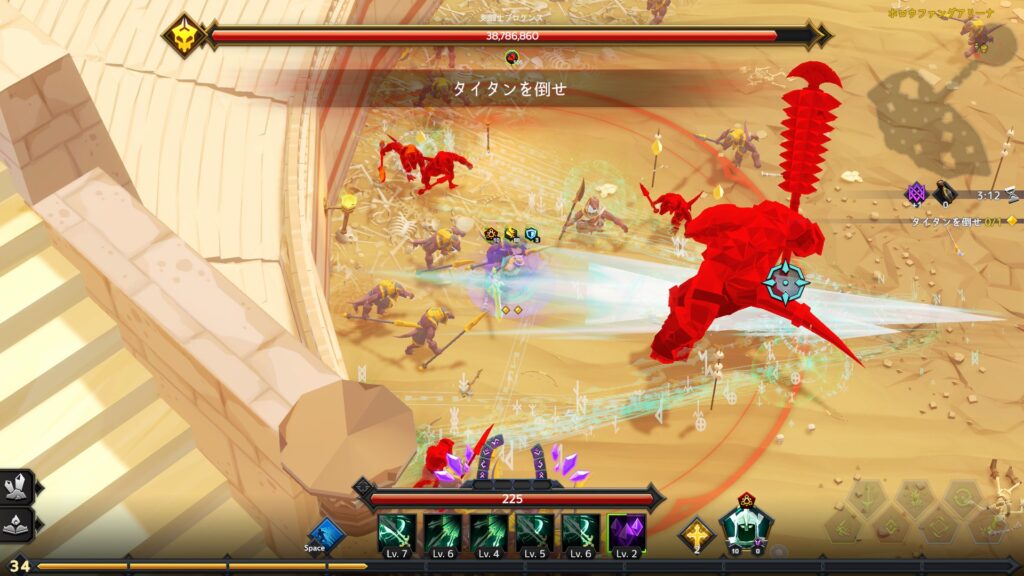Viewport: 1024px width, 576px height.
Task: Open the crystal cluster side tab
Action: (x=18, y=487)
